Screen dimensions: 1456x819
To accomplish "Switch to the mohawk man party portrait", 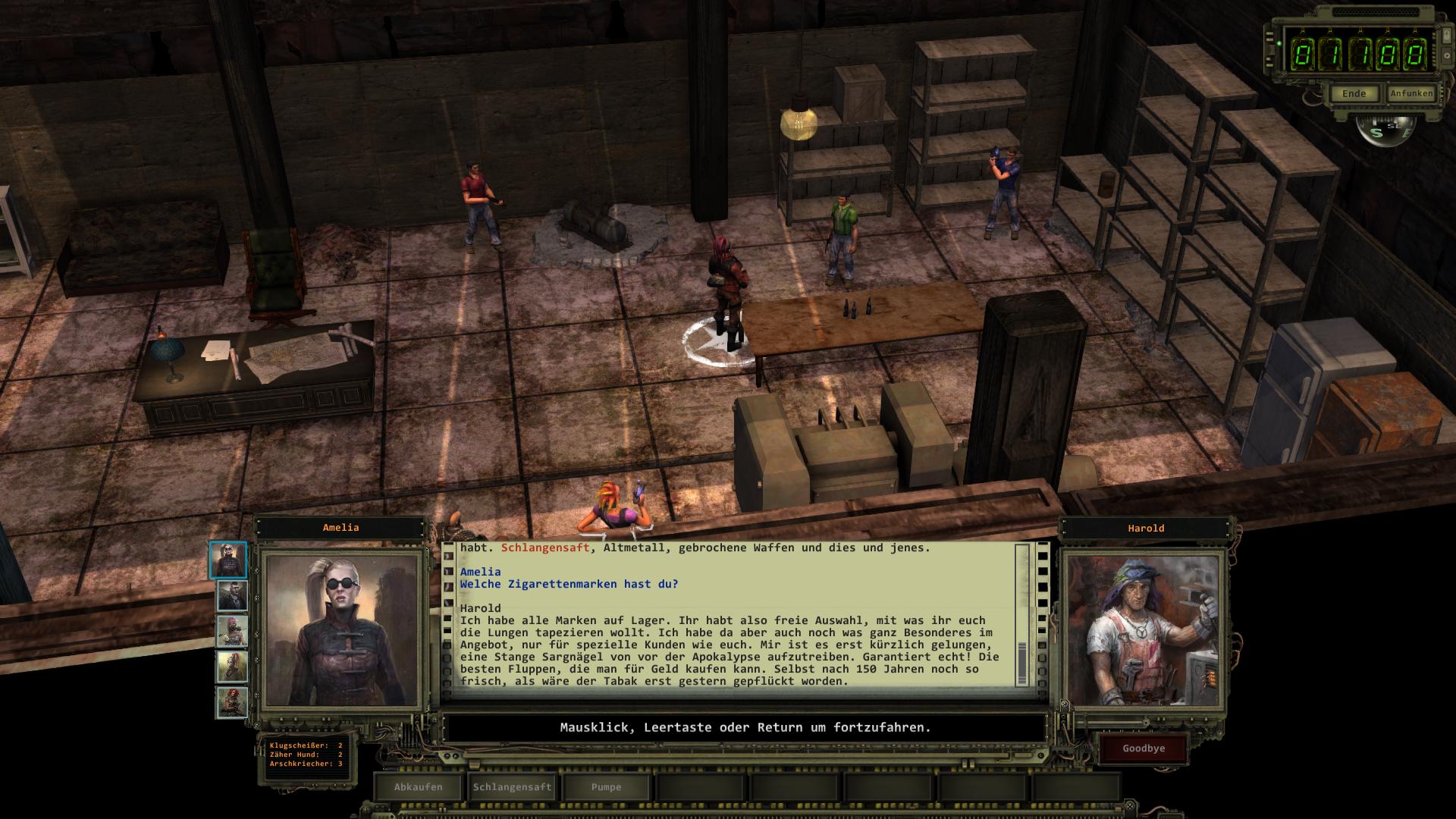I will 232,596.
